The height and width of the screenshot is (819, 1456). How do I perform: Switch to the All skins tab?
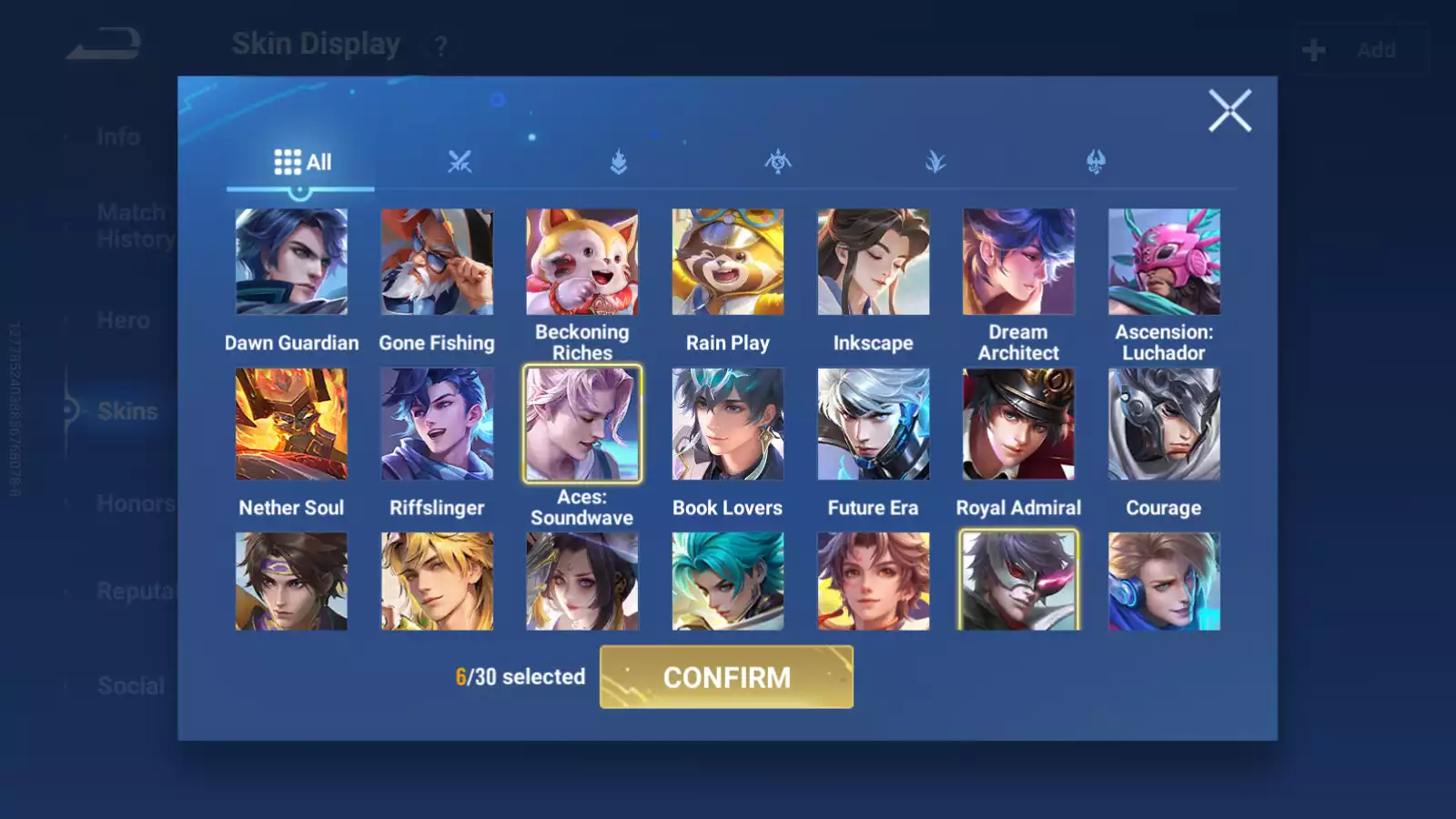coord(302,160)
